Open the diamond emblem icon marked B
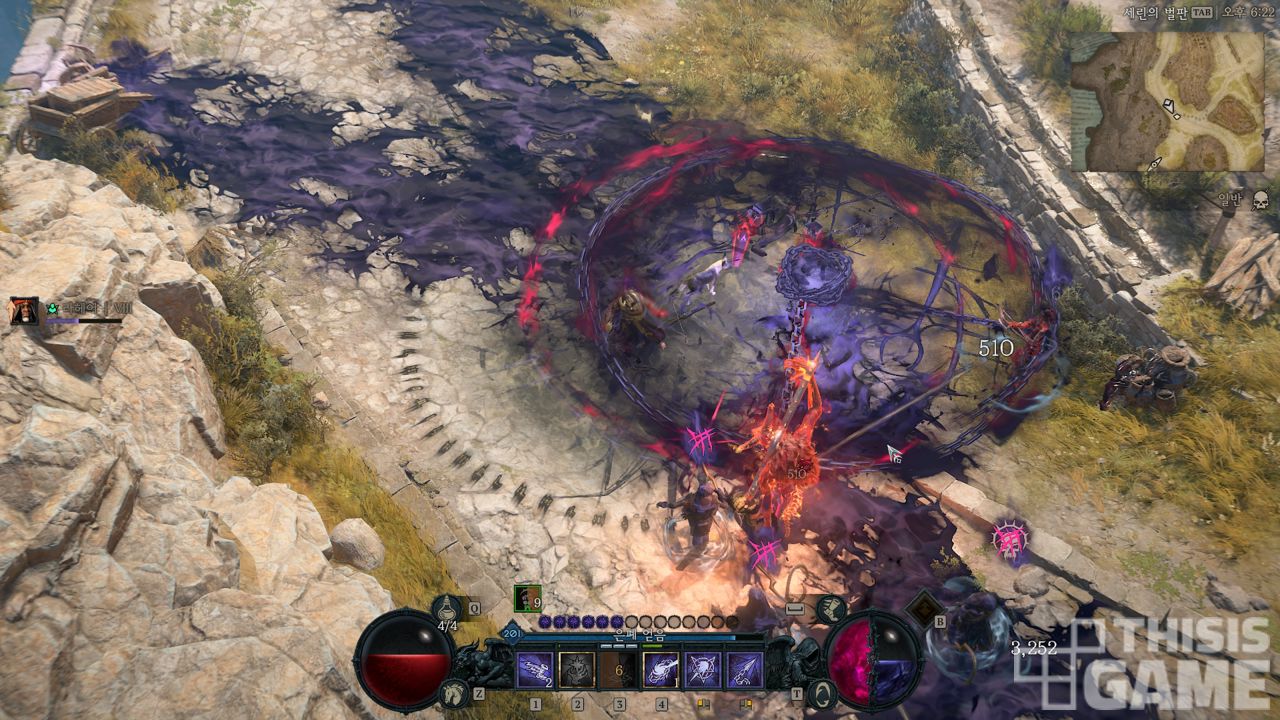This screenshot has height=720, width=1280. point(920,607)
